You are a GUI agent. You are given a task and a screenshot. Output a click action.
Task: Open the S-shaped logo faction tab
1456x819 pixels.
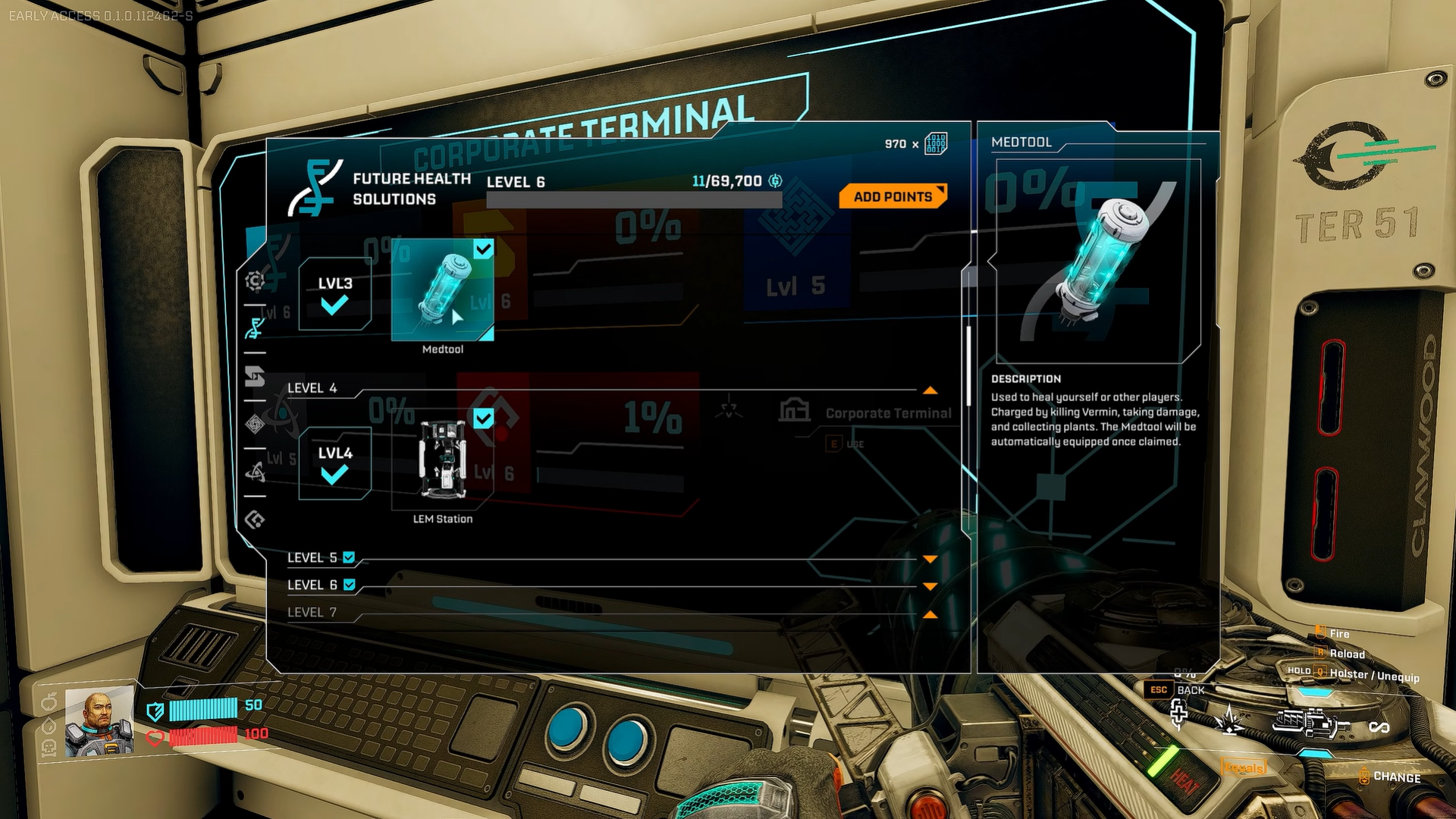(x=255, y=376)
